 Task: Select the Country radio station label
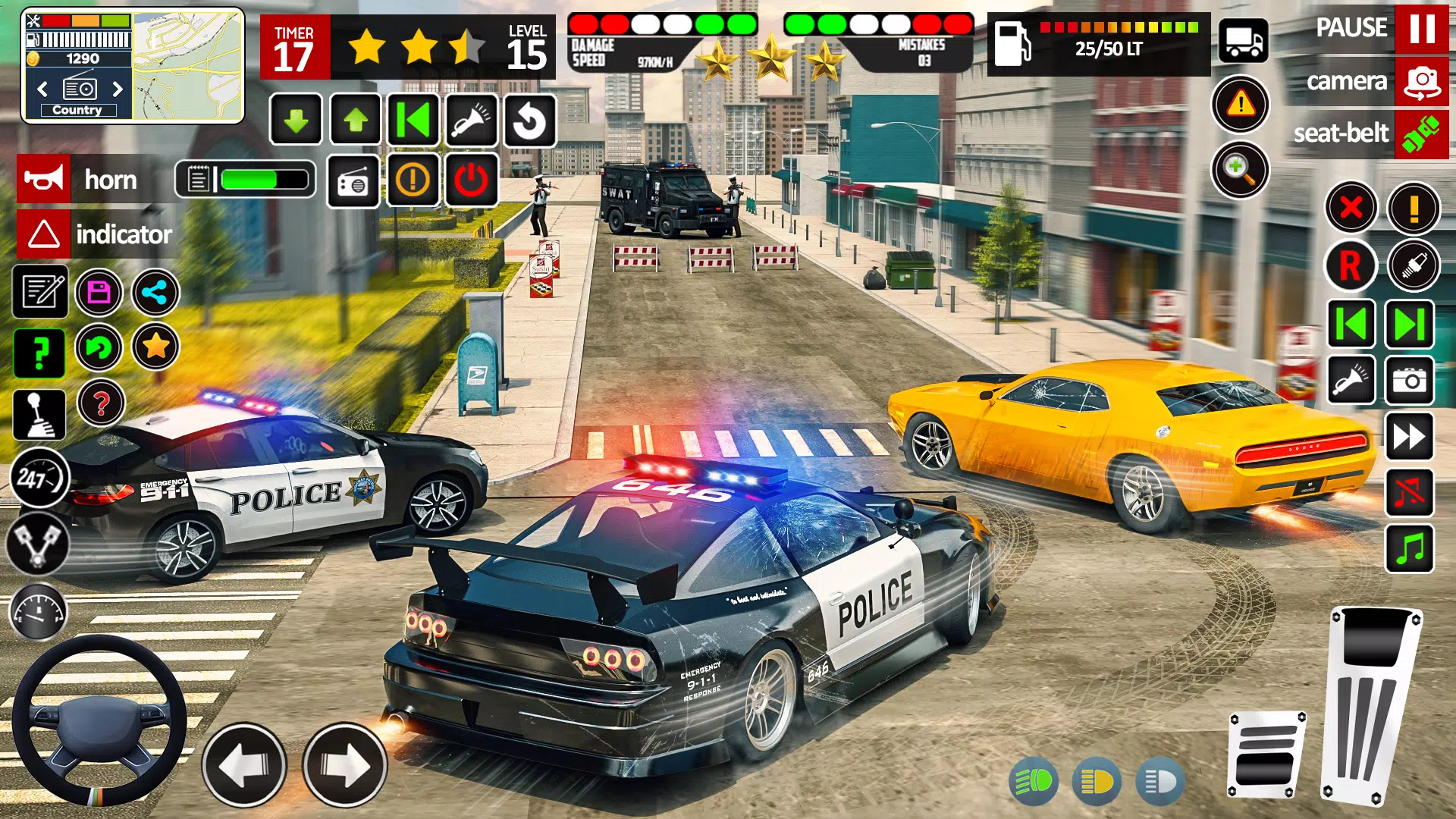click(x=79, y=110)
